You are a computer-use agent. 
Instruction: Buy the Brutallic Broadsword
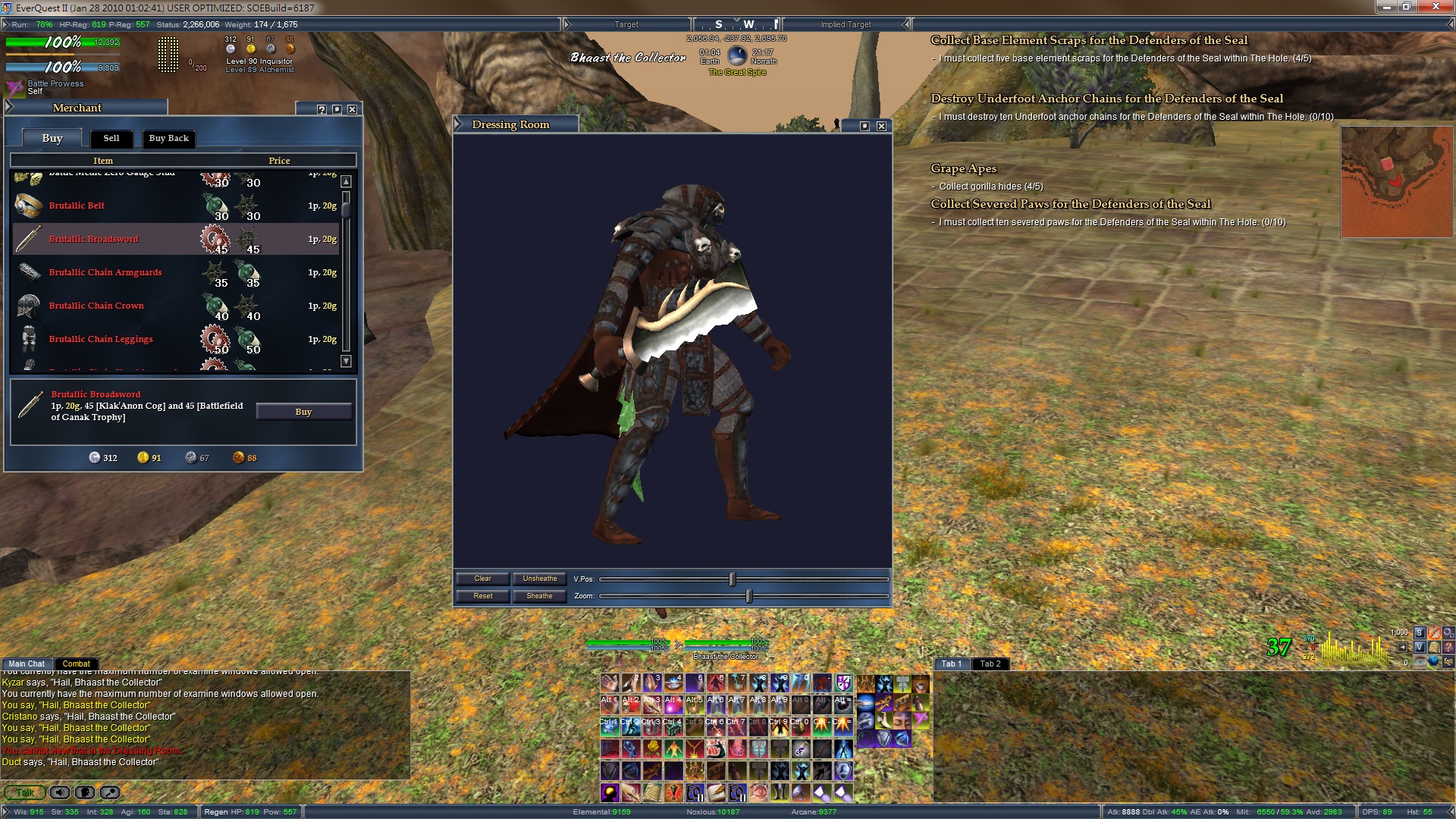coord(303,412)
